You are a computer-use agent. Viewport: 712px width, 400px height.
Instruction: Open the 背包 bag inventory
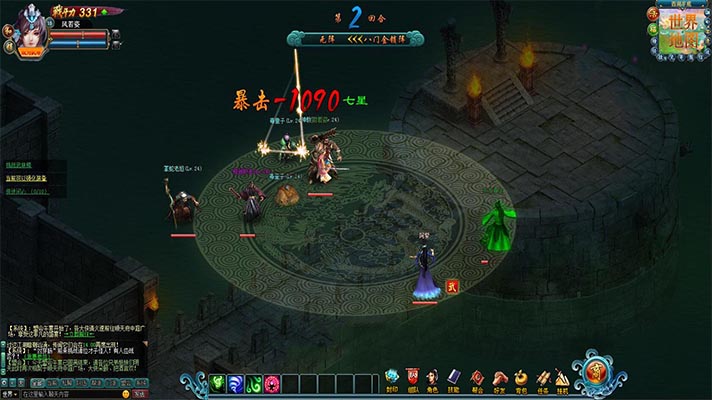click(x=520, y=379)
